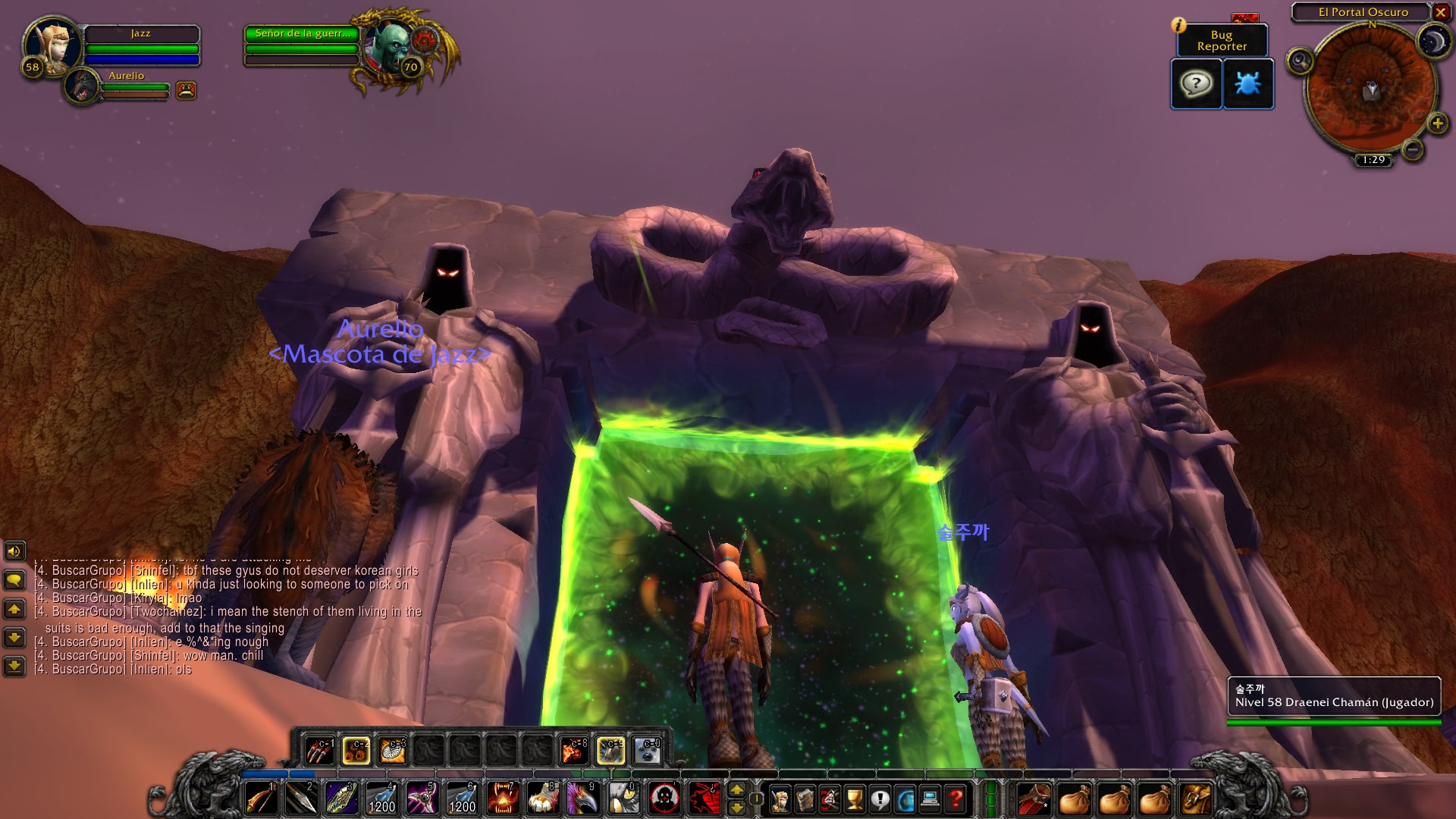Open the Game Menu computer icon
Image resolution: width=1456 pixels, height=819 pixels.
coord(930,800)
